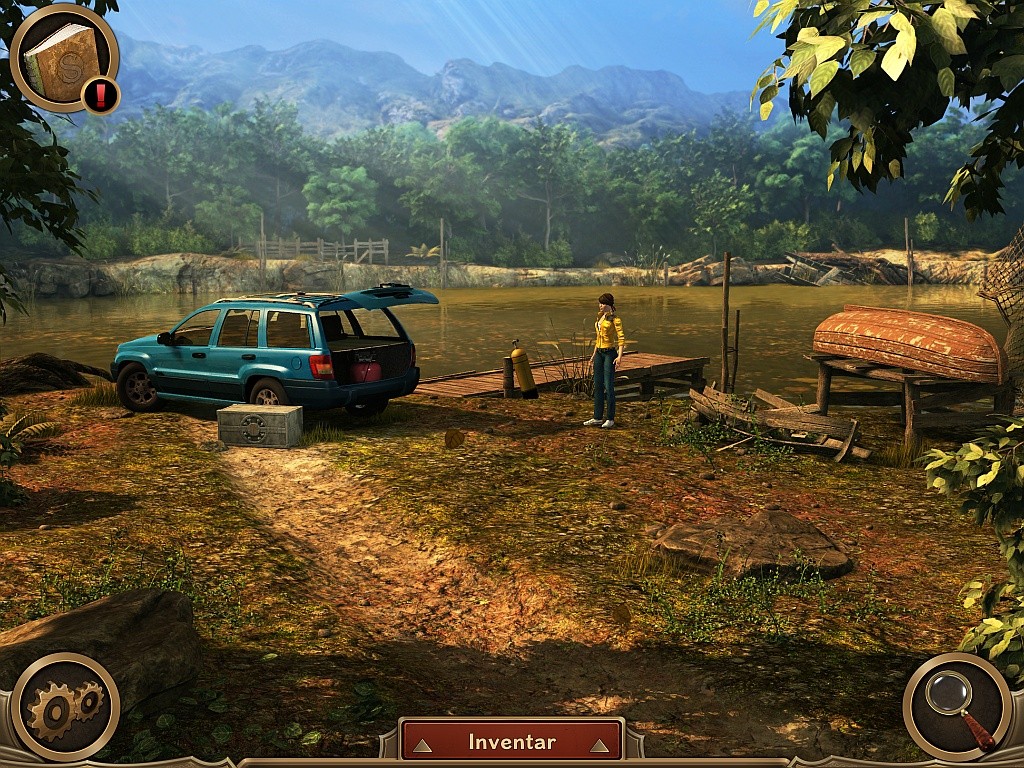Expand the Inventar inventory bar
1024x768 pixels.
point(511,742)
